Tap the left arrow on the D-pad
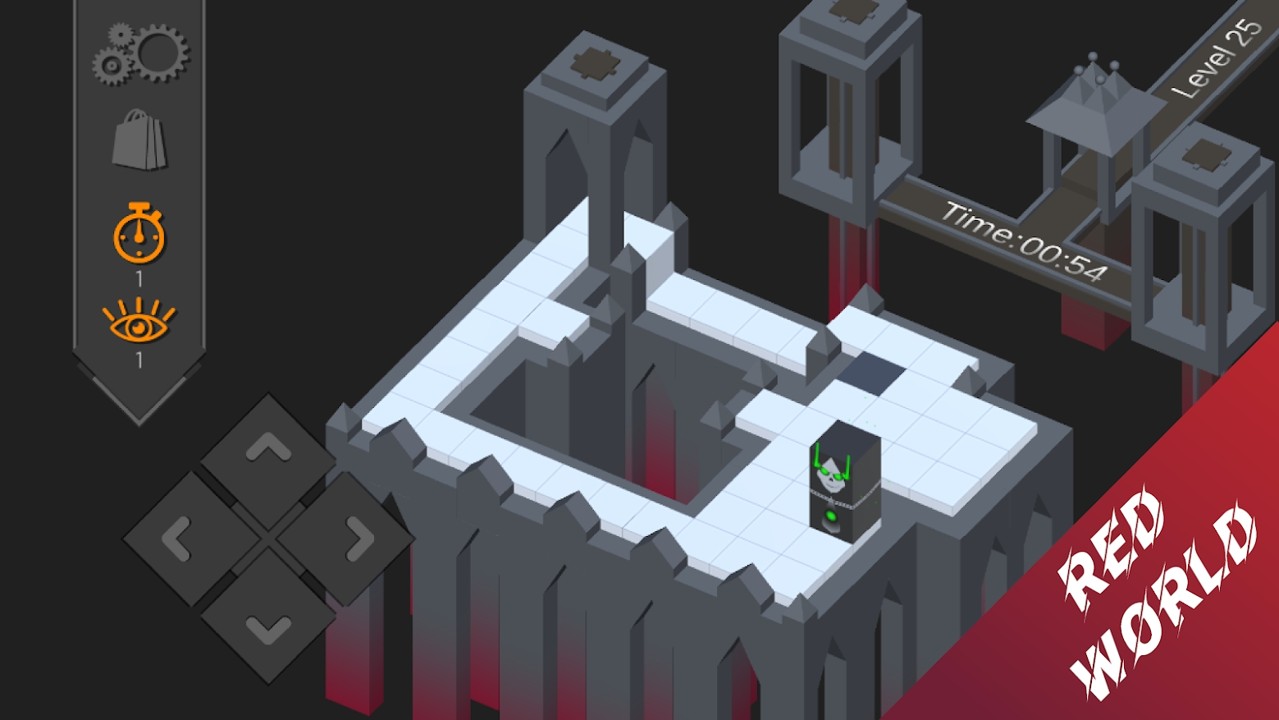1279x720 pixels. [179, 540]
